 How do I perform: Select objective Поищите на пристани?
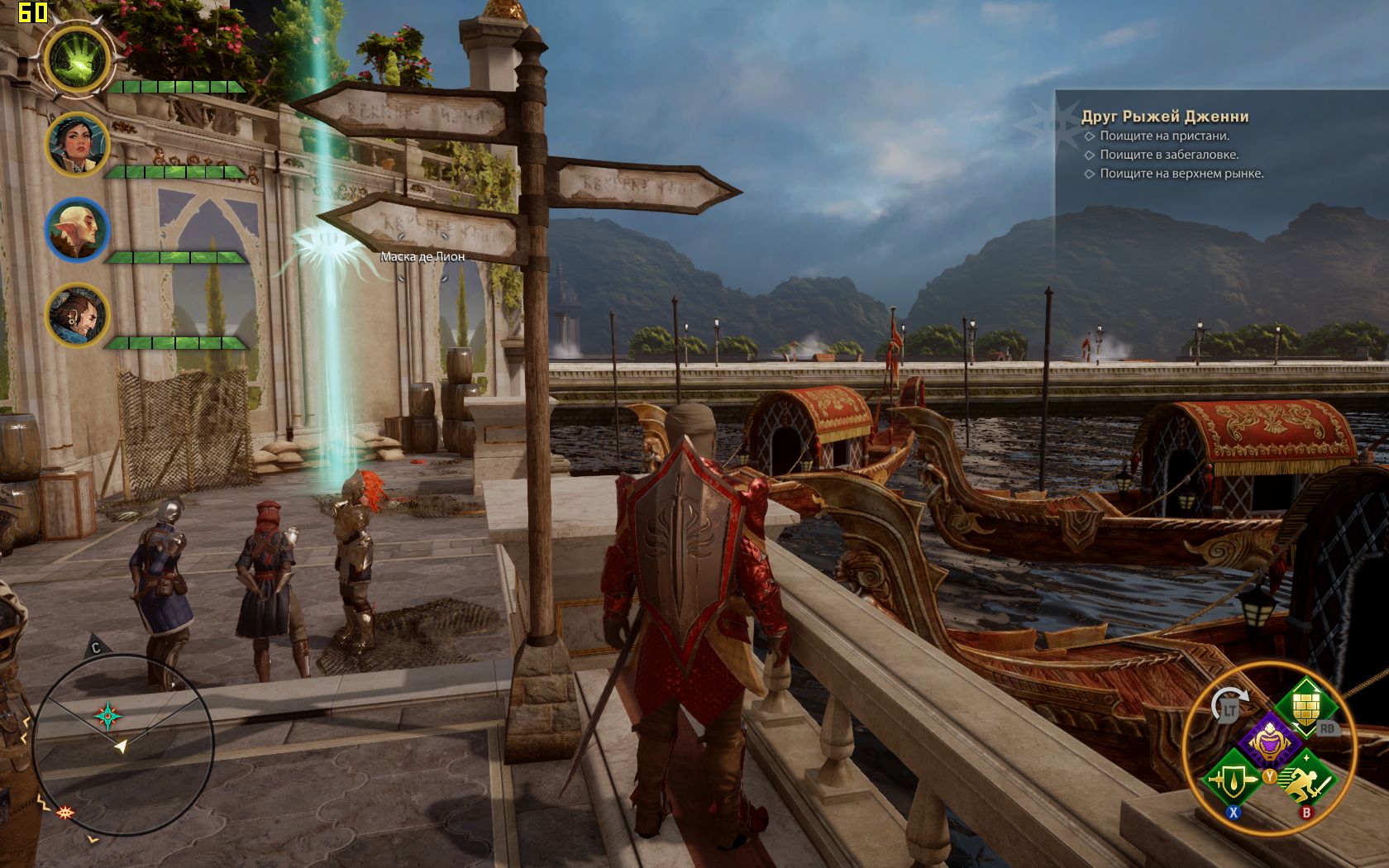pyautogui.click(x=1164, y=136)
